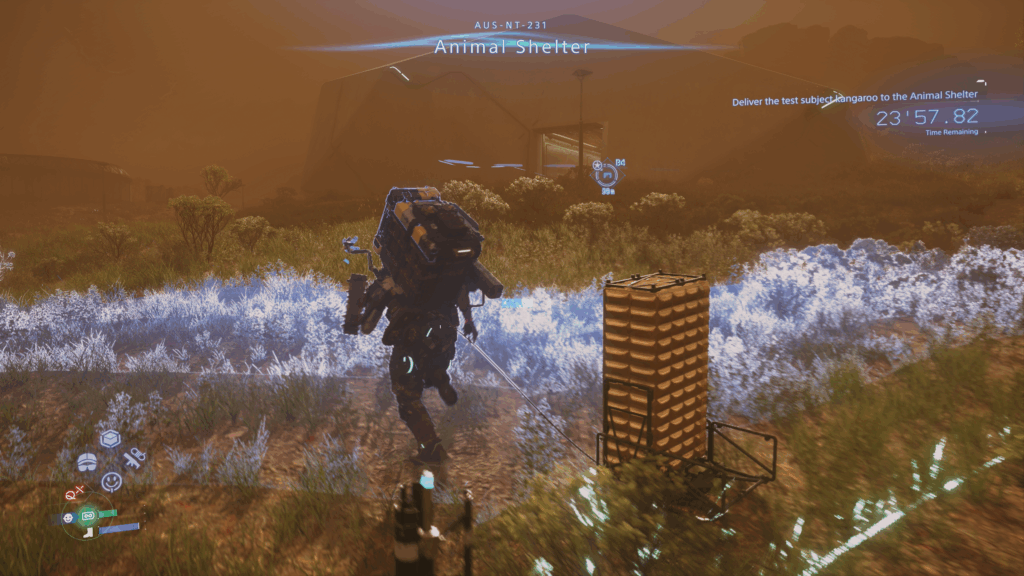Open the kangaroo delivery objective tracker
This screenshot has width=1024, height=576.
click(x=854, y=101)
